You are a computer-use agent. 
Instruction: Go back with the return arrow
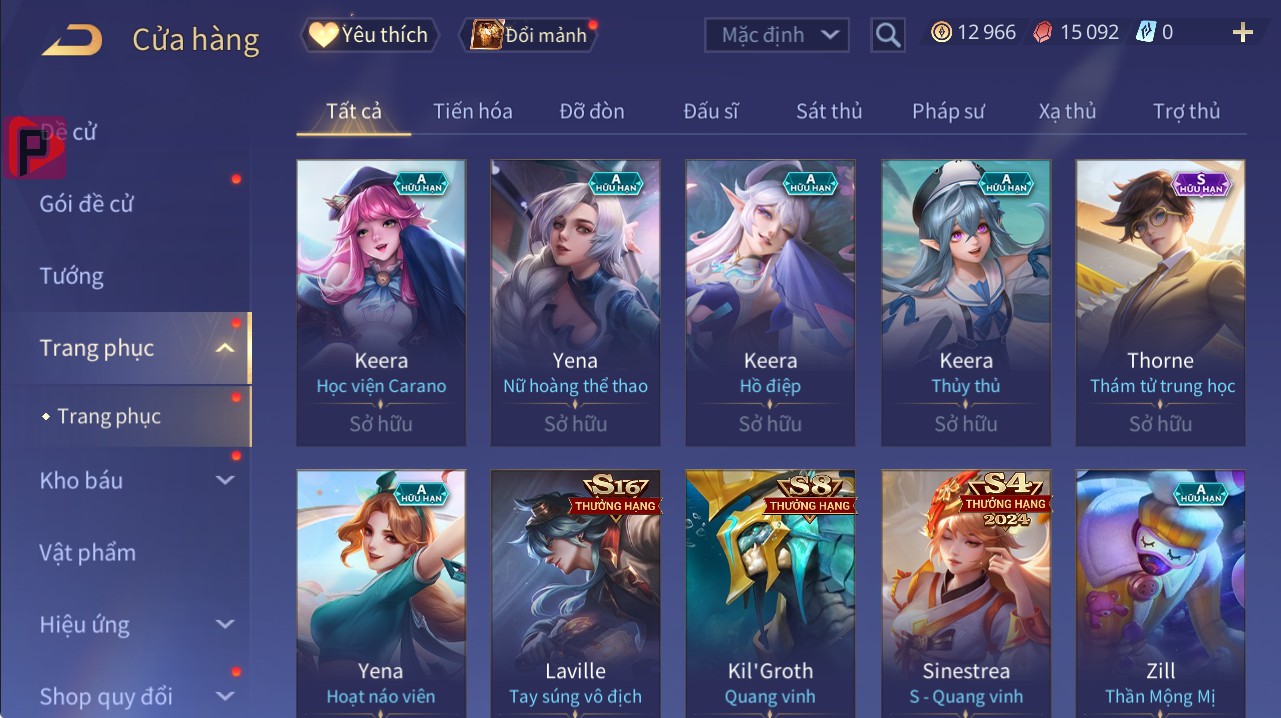[x=71, y=40]
